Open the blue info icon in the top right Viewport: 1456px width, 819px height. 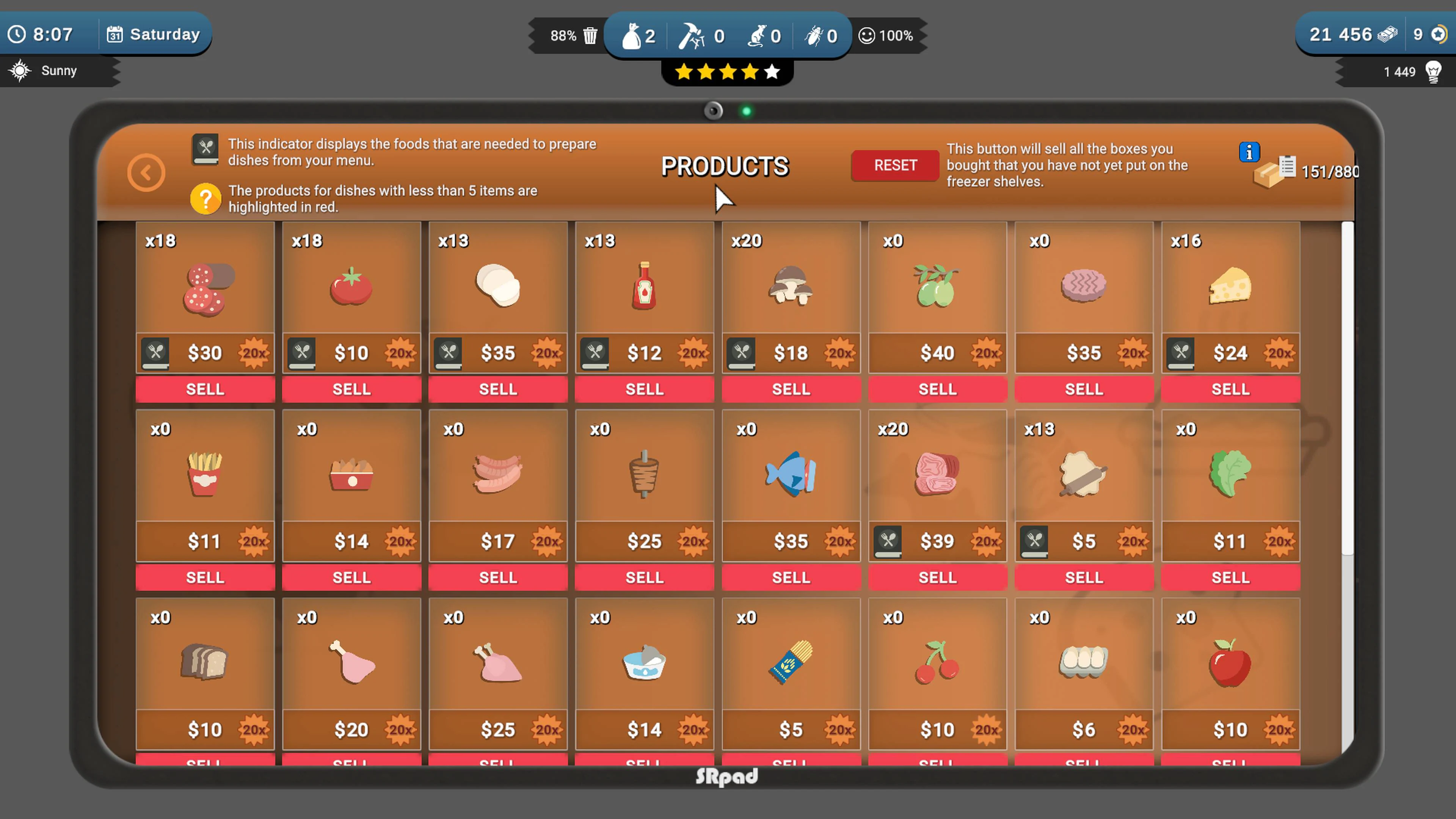[1249, 152]
